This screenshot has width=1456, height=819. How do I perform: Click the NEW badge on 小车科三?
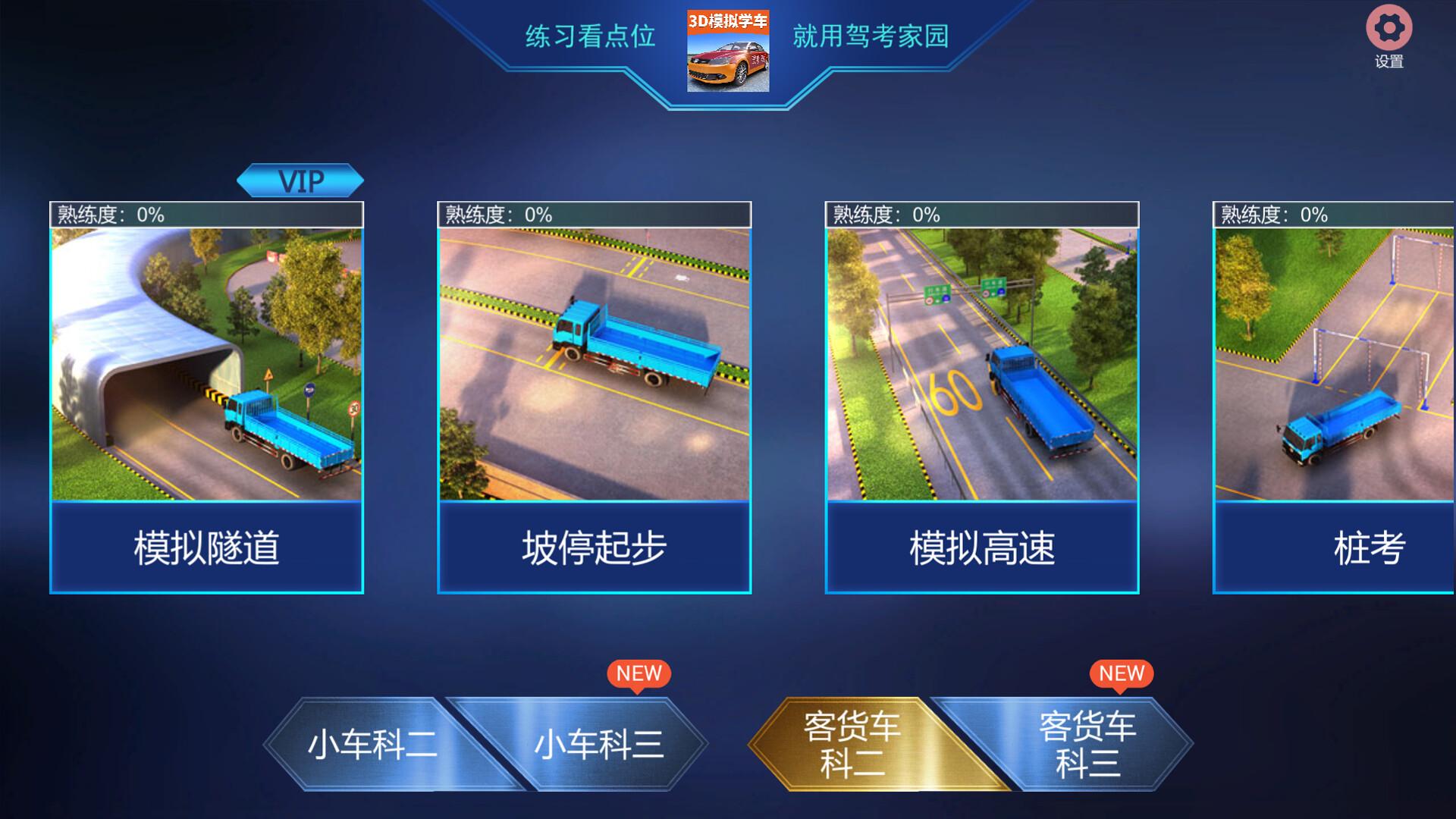pyautogui.click(x=638, y=673)
